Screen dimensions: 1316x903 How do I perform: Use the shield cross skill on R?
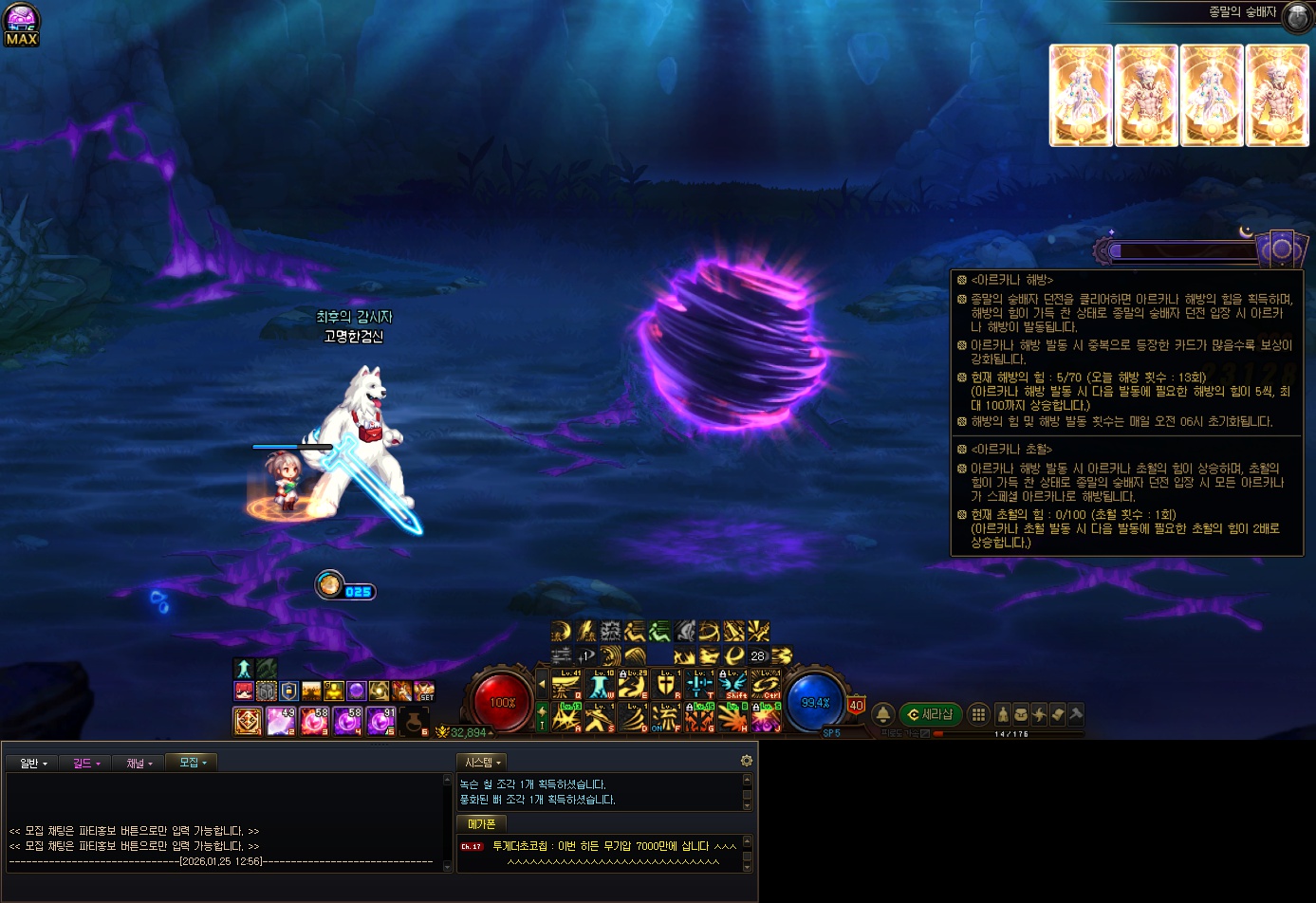[x=666, y=684]
